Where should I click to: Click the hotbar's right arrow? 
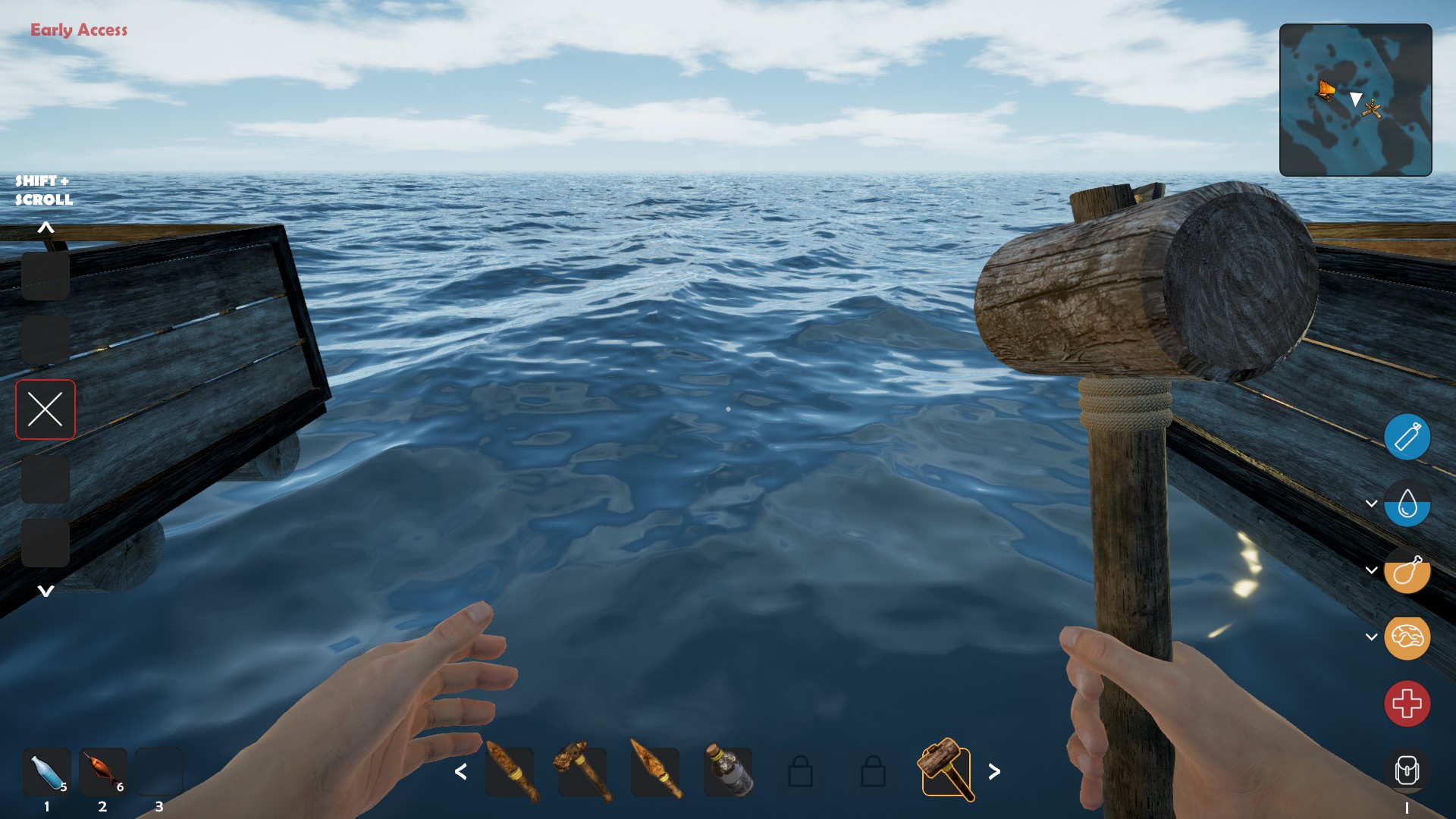point(994,772)
